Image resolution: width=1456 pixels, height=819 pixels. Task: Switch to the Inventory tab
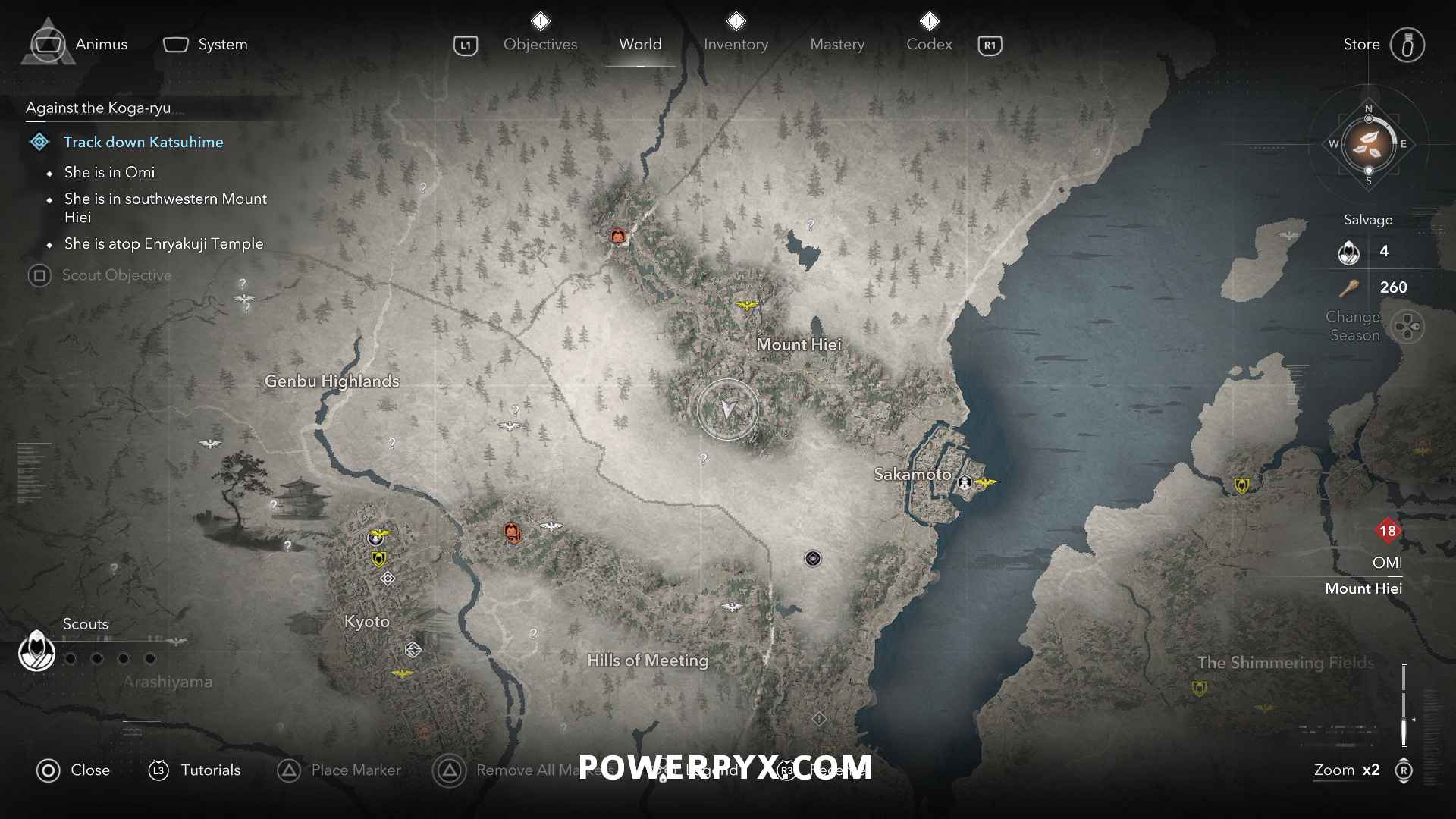point(736,44)
